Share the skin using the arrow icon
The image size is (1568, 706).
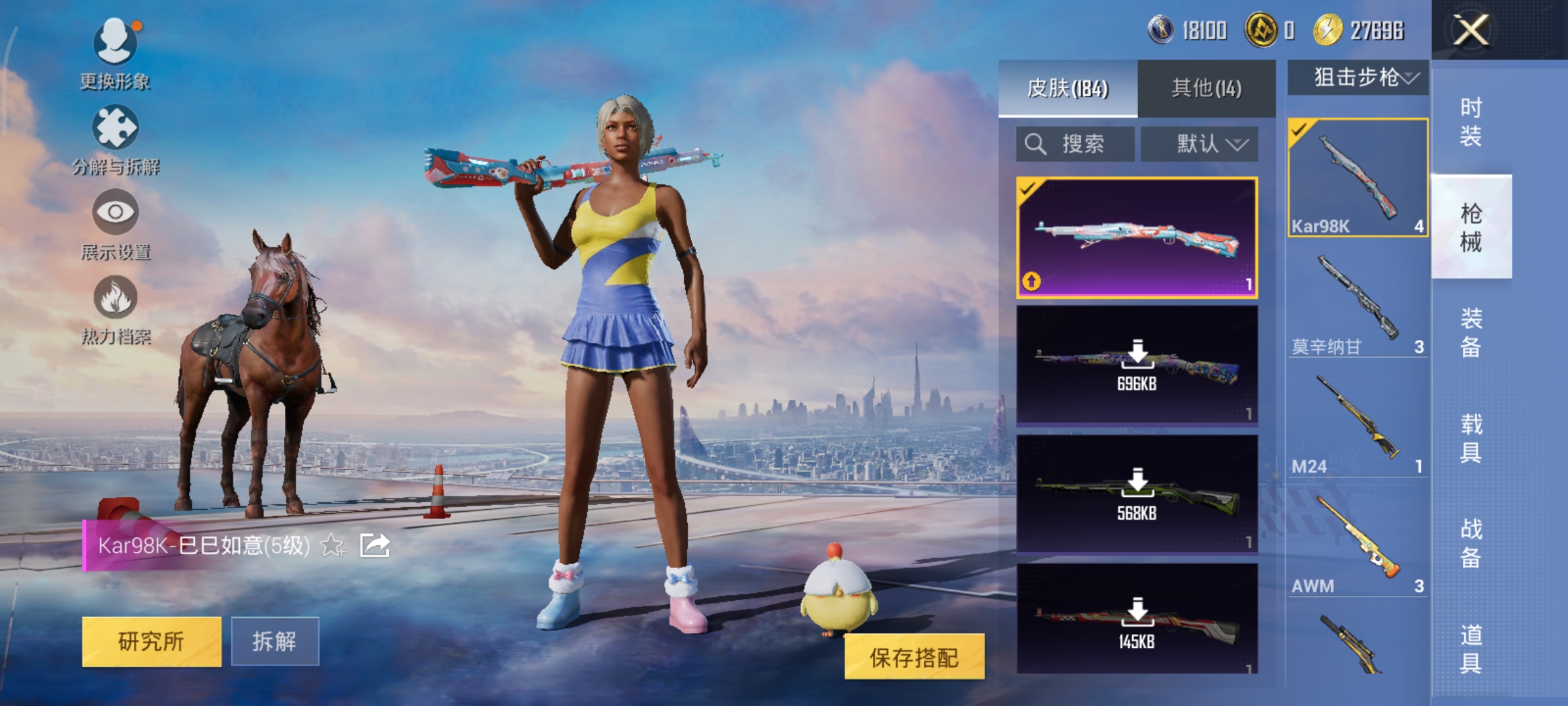coord(375,545)
